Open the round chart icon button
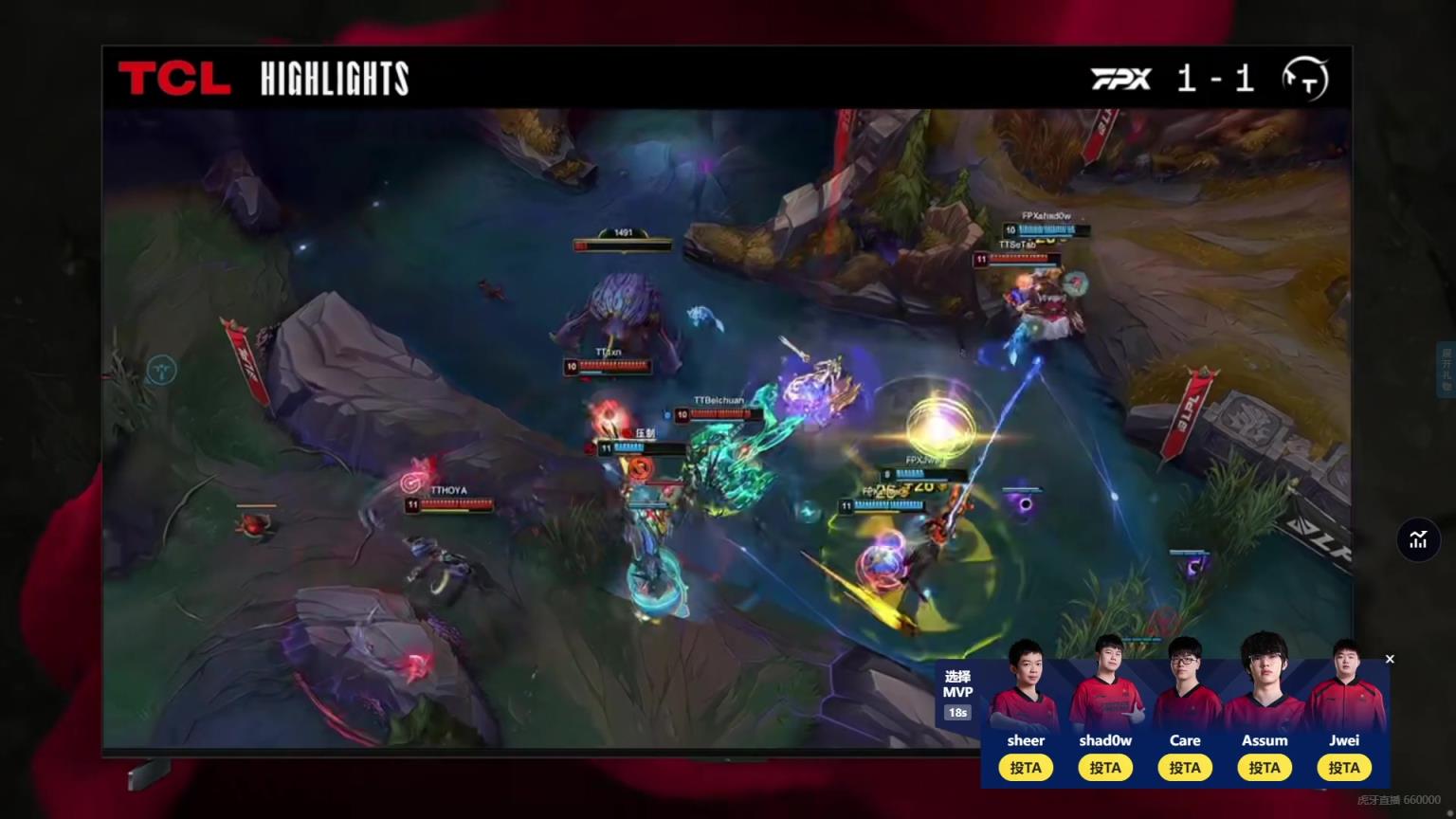1456x819 pixels. [1418, 540]
